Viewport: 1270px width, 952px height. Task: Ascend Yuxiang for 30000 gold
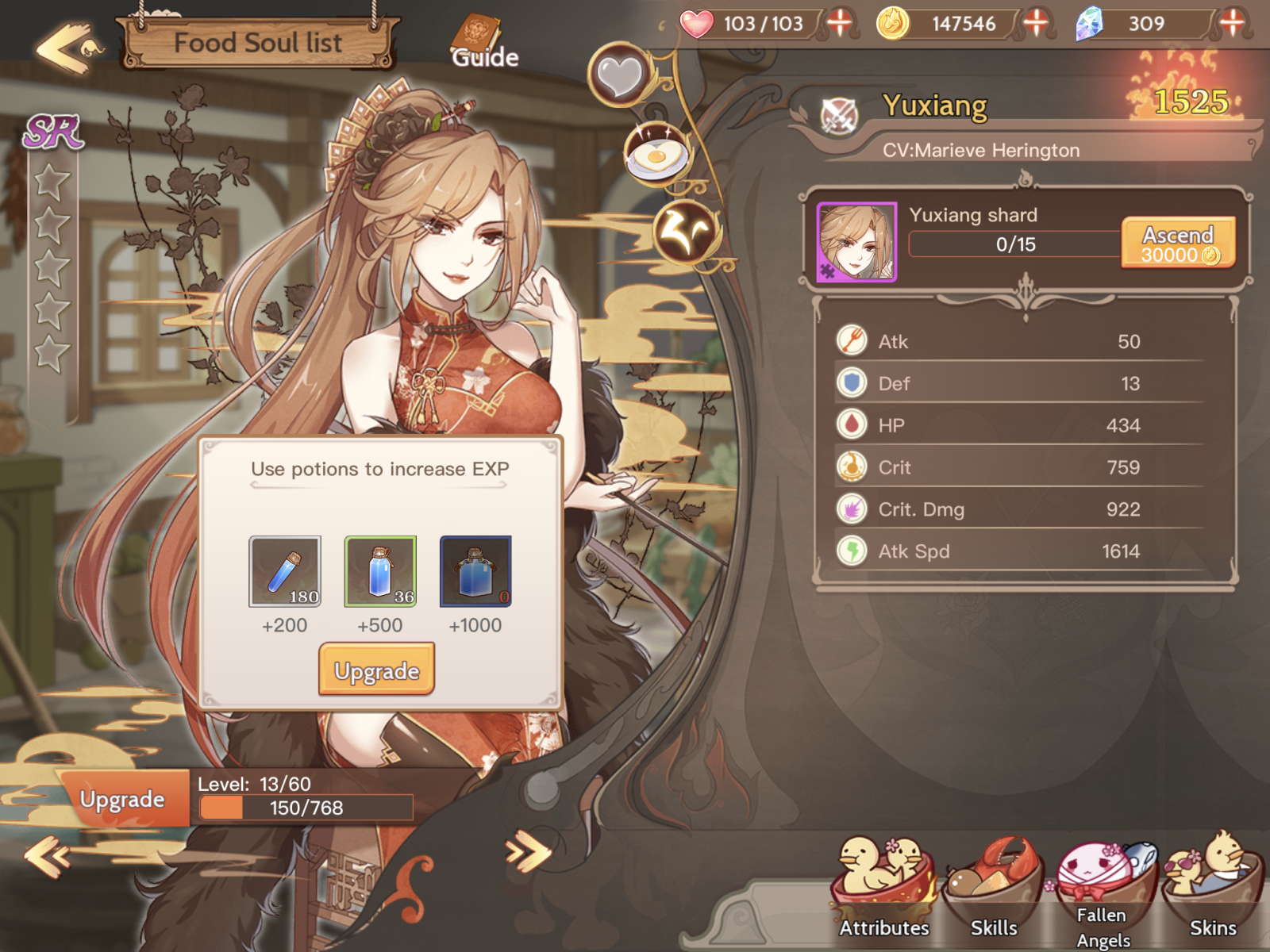pos(1178,243)
